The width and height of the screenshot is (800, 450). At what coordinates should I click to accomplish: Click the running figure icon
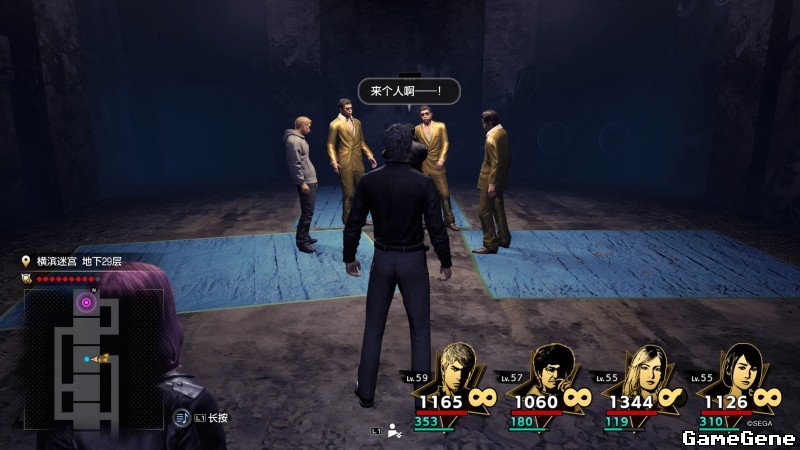coord(395,431)
